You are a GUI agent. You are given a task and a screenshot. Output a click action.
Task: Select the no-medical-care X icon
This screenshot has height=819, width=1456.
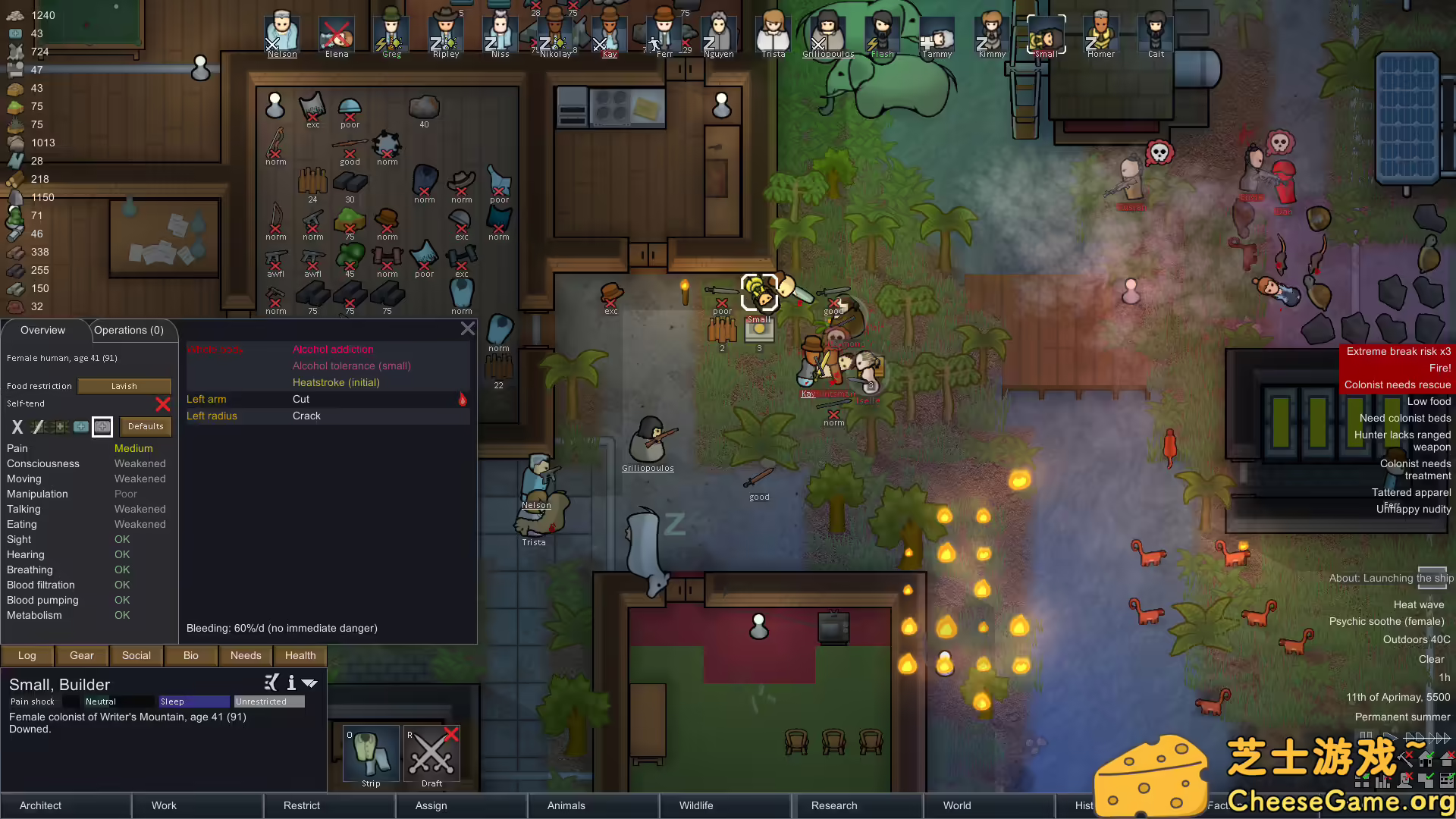click(17, 427)
